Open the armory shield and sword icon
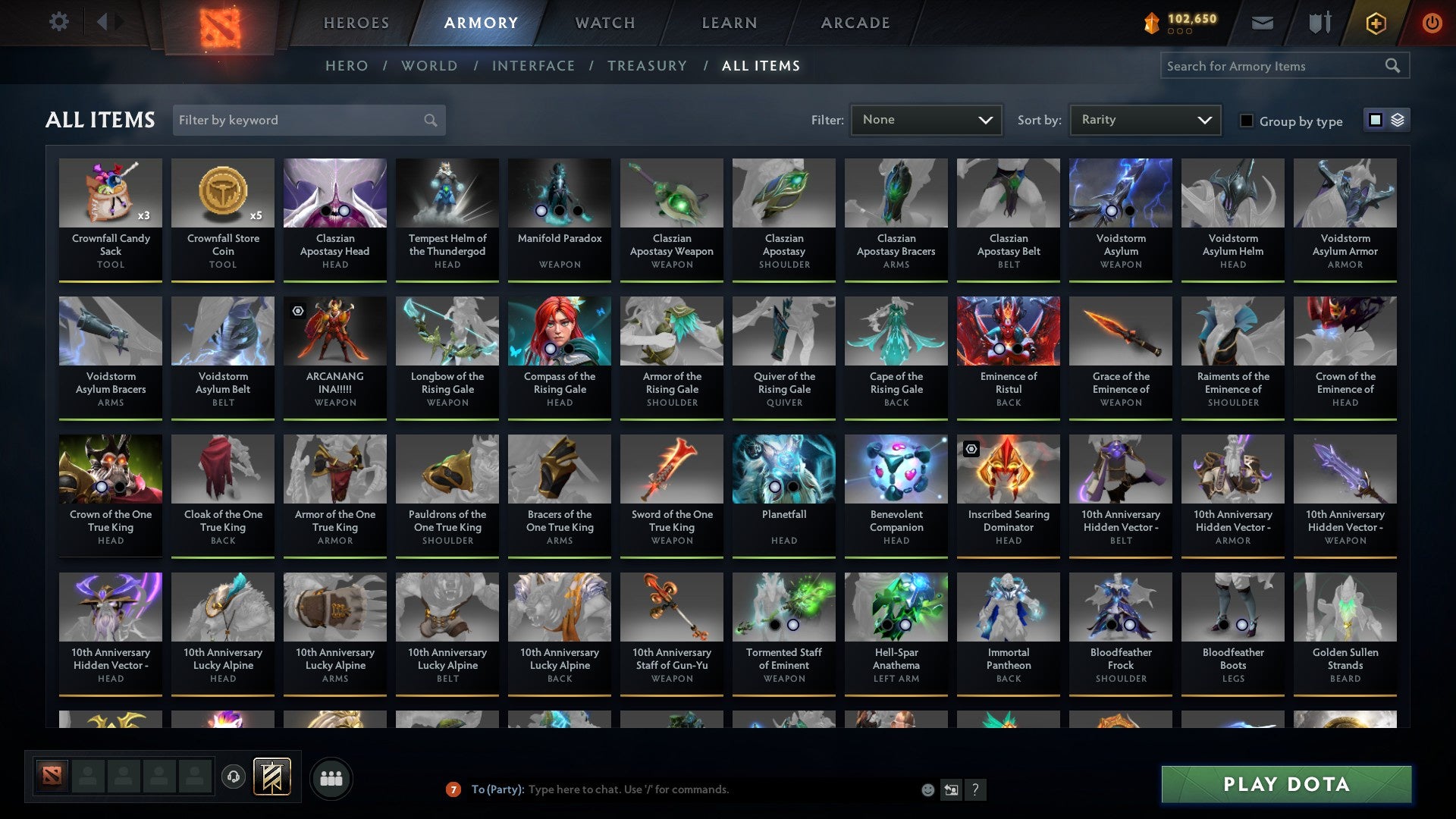Screen dimensions: 1456x819 click(1319, 23)
